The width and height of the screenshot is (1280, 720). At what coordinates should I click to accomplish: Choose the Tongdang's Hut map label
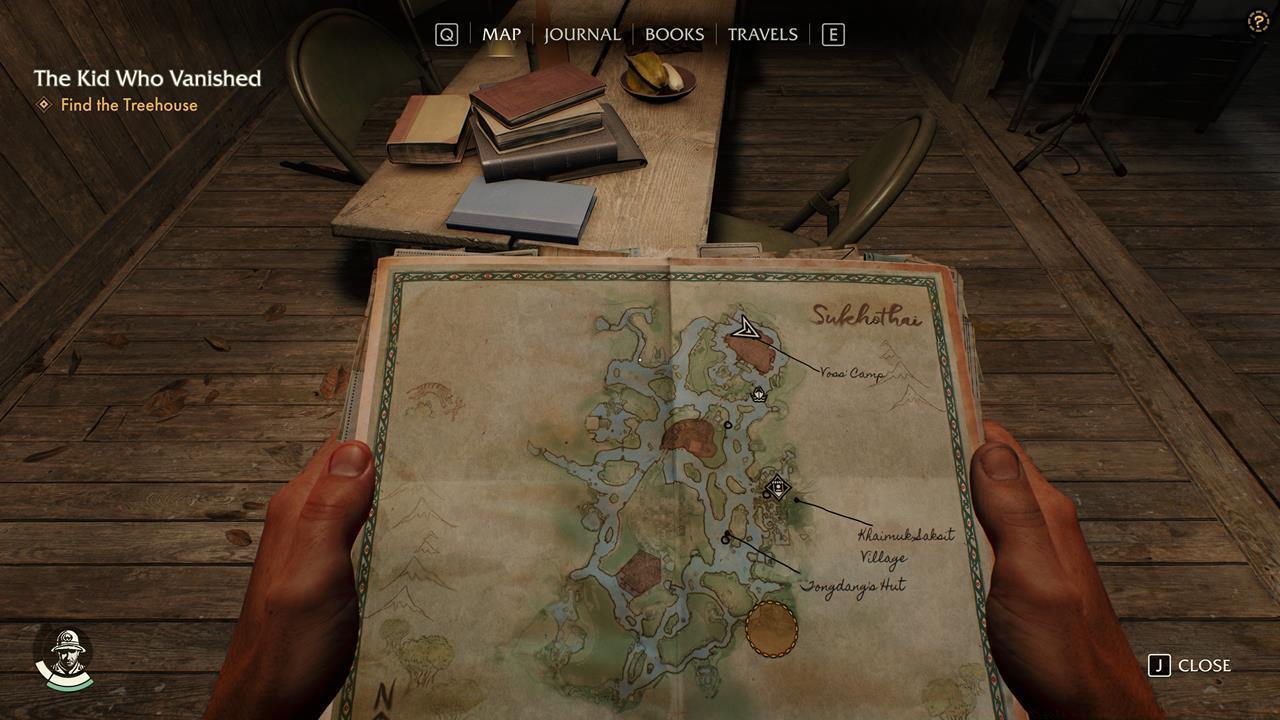853,586
